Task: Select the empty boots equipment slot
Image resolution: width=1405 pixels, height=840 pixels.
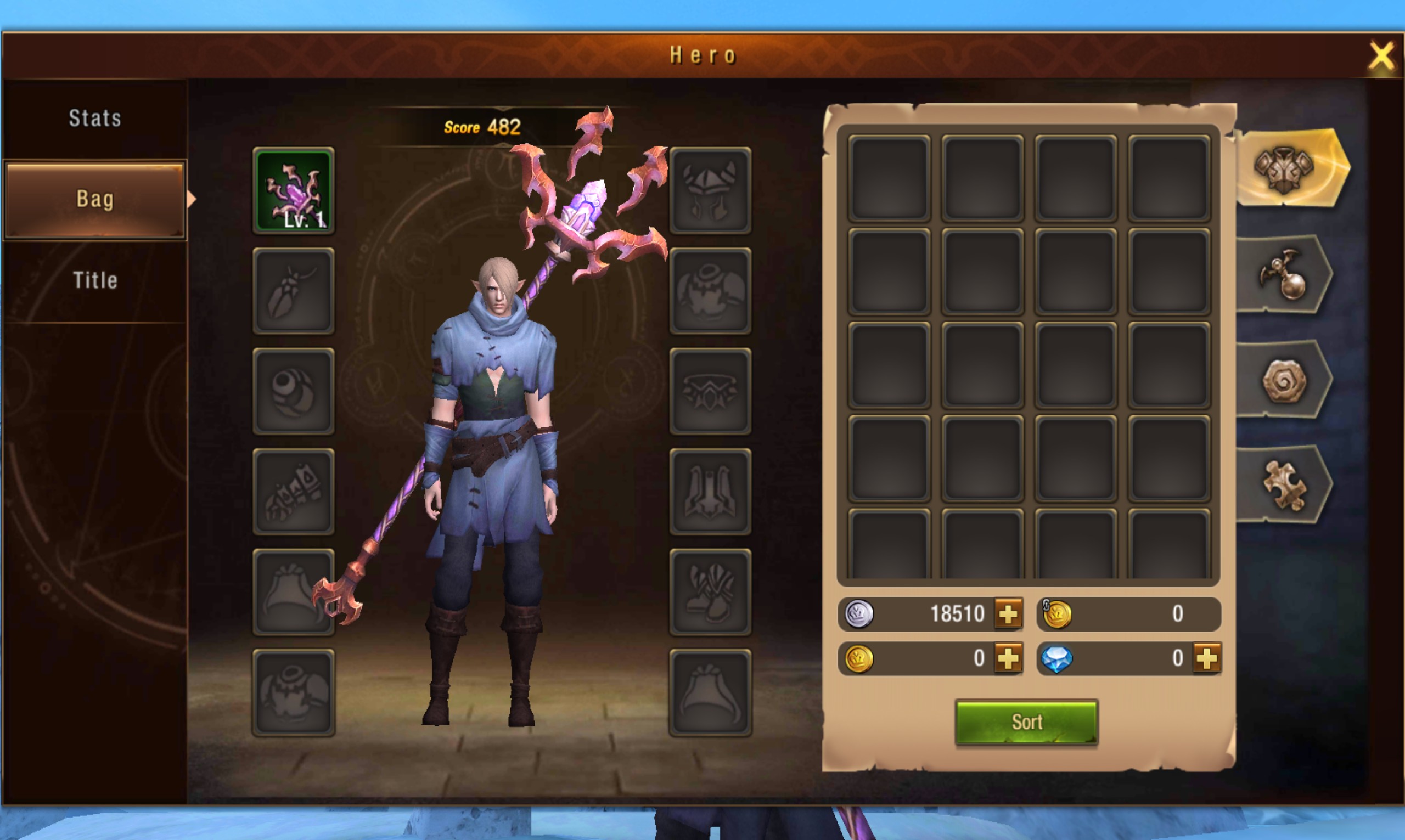Action: click(x=710, y=592)
